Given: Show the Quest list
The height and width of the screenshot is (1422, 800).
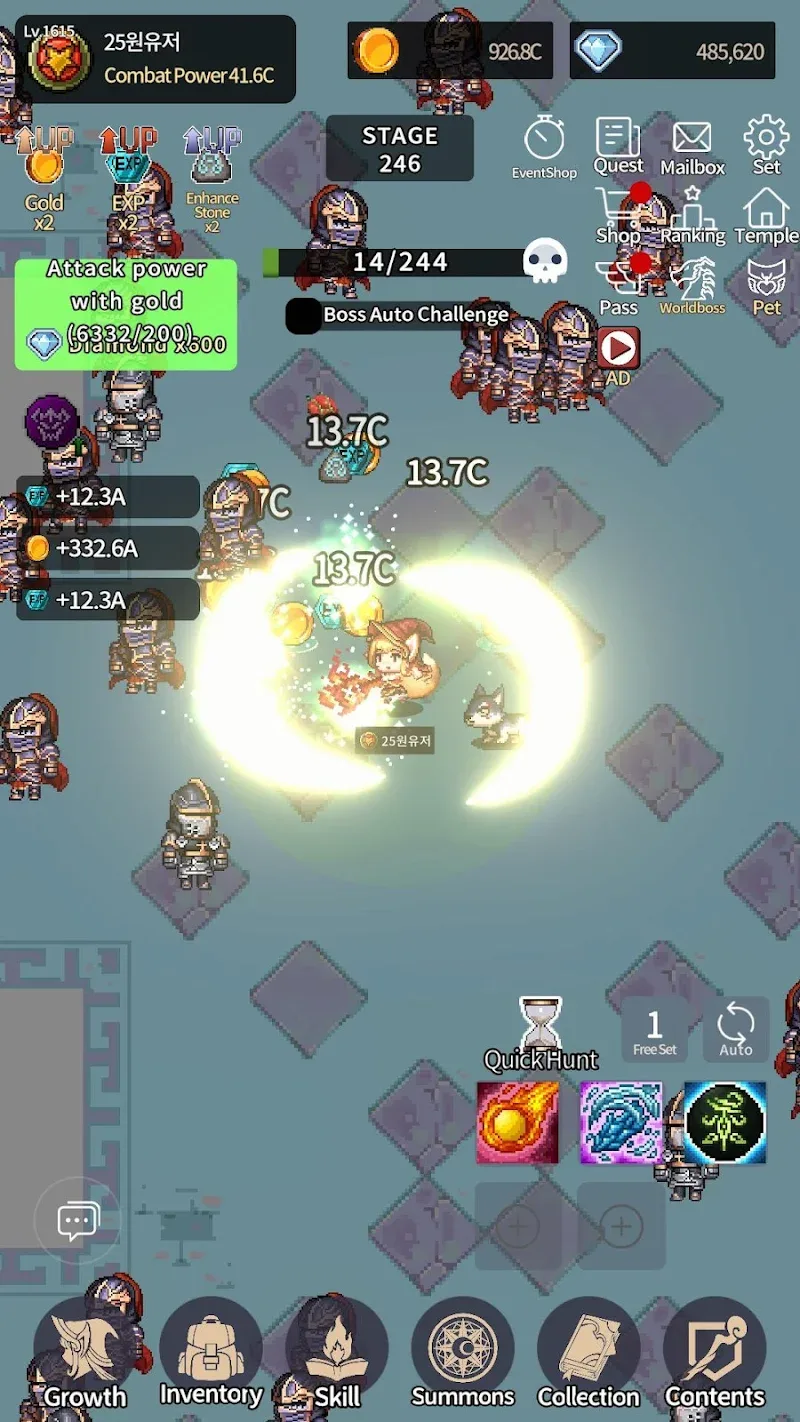Looking at the screenshot, I should click(x=618, y=145).
